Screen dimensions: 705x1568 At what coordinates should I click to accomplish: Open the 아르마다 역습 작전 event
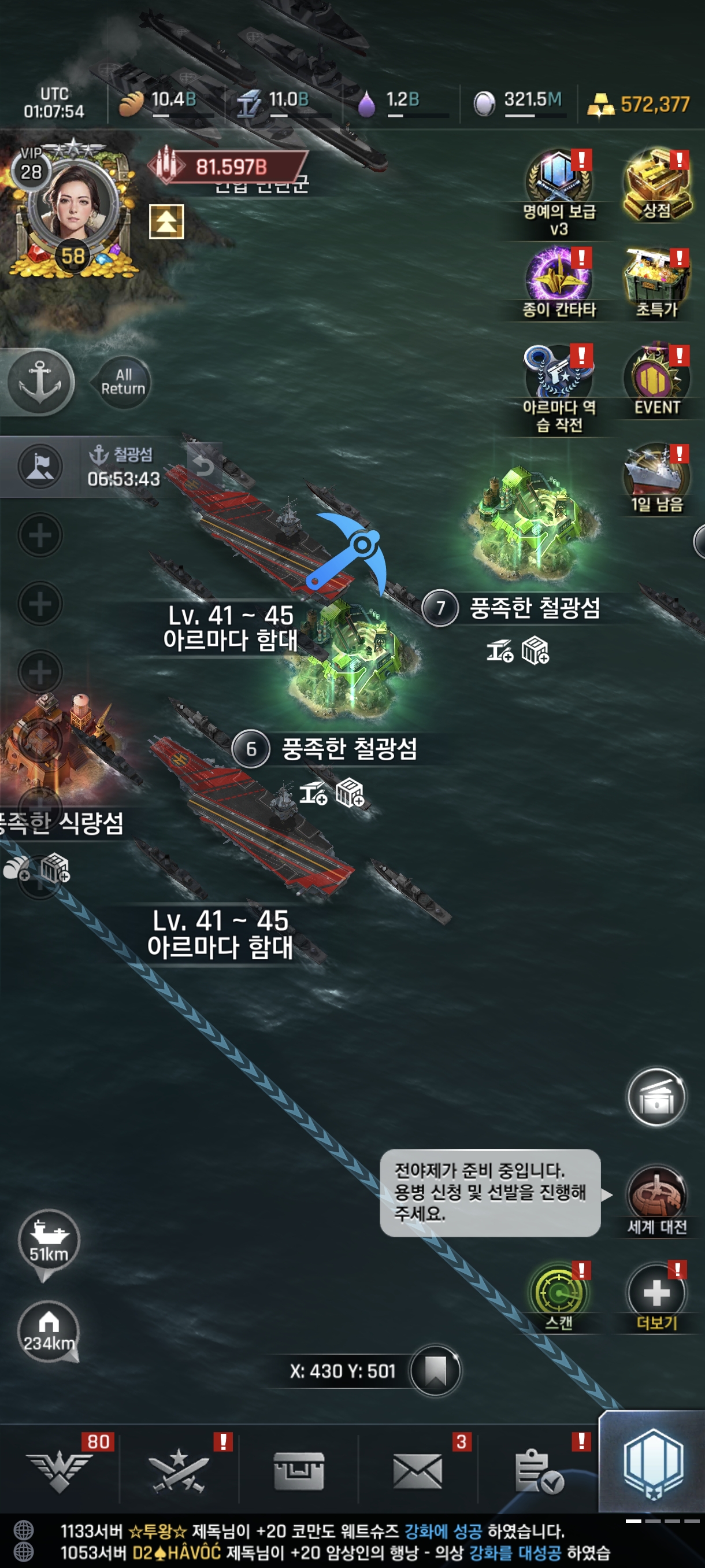pyautogui.click(x=558, y=373)
